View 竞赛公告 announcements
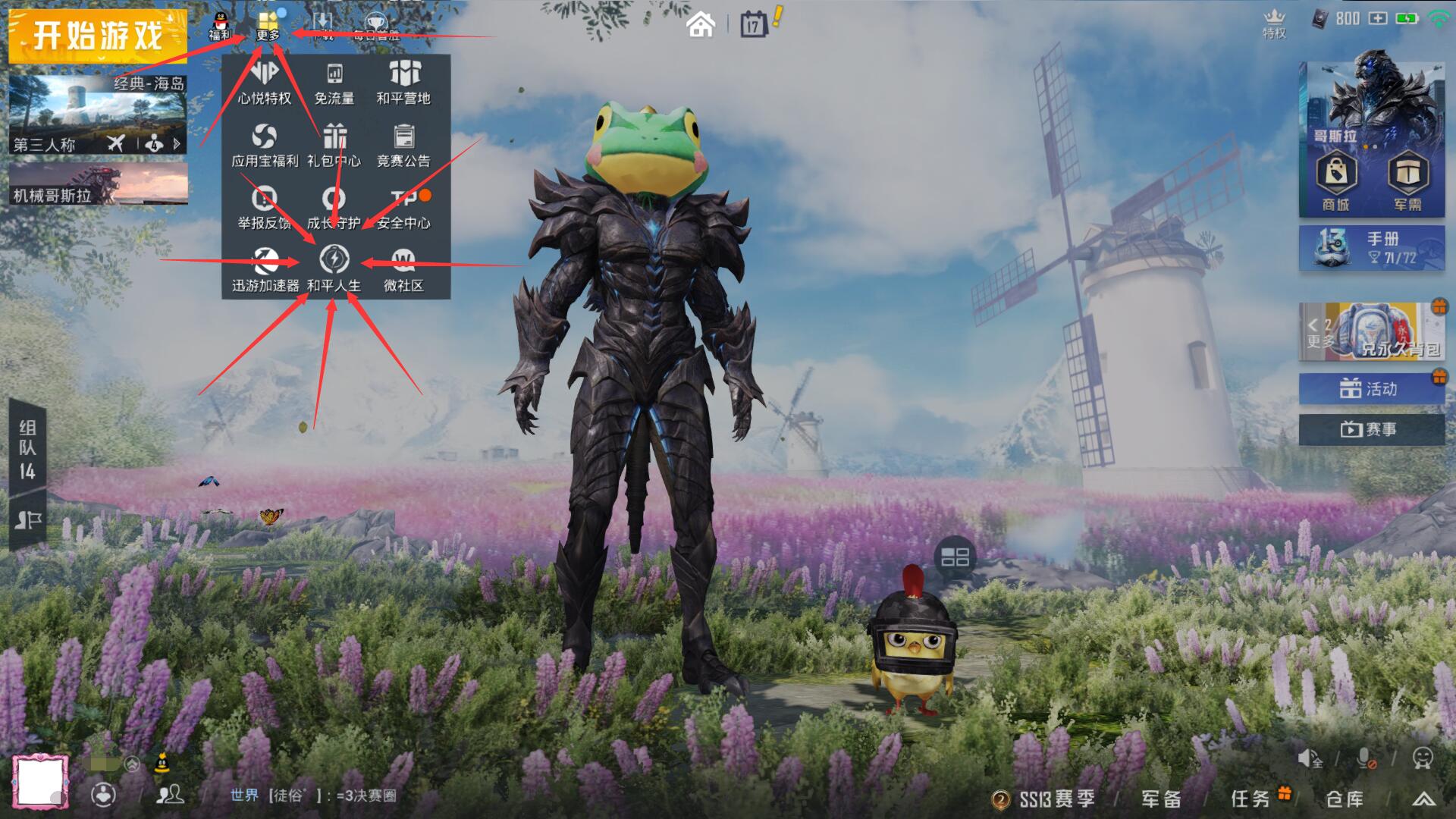Viewport: 1456px width, 819px height. tap(403, 145)
